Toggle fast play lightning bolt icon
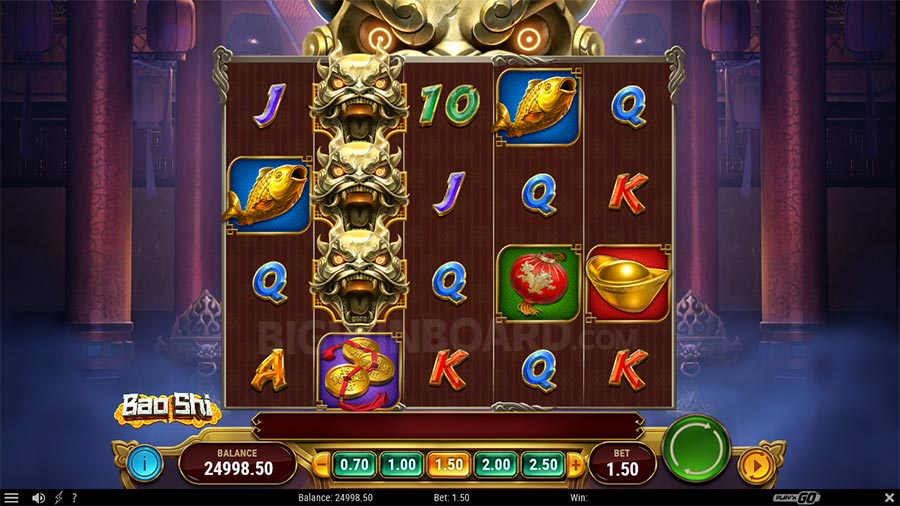900x506 pixels. 58,498
